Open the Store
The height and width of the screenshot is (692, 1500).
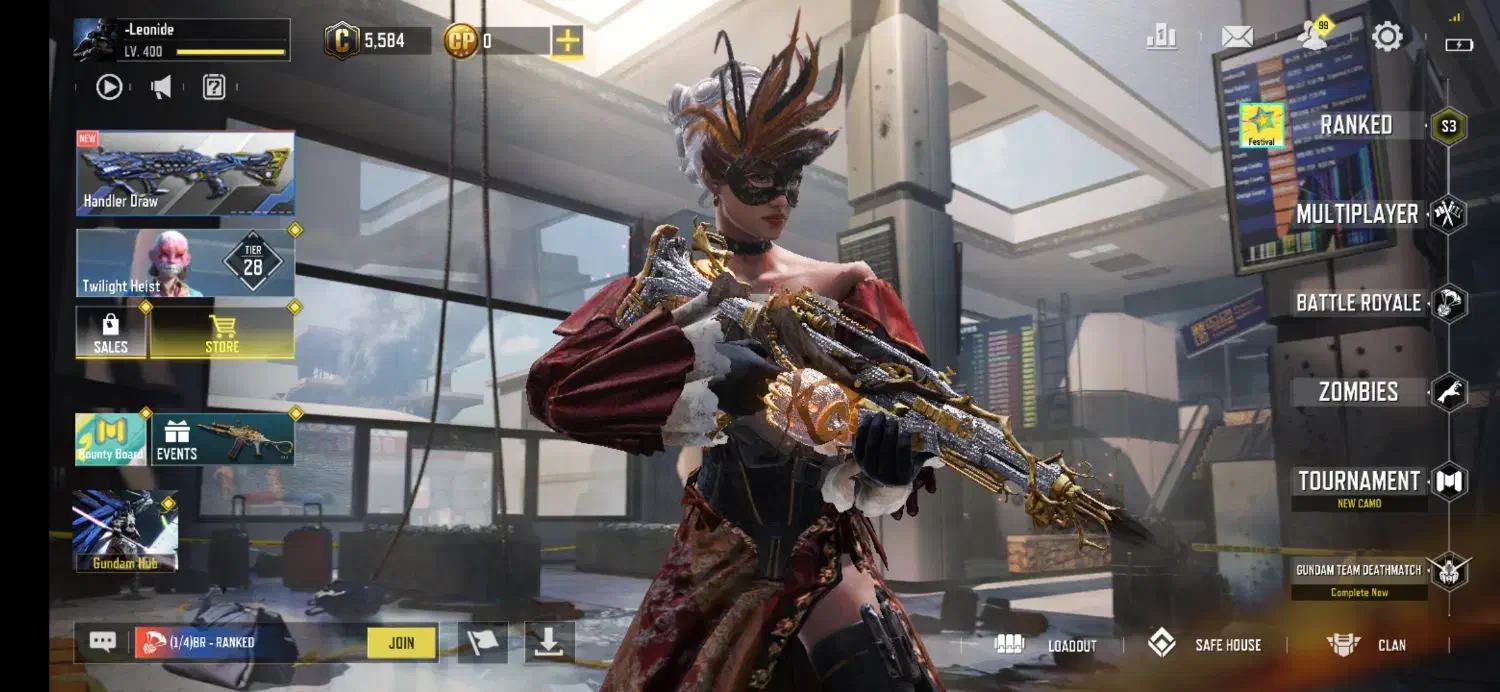click(x=222, y=333)
